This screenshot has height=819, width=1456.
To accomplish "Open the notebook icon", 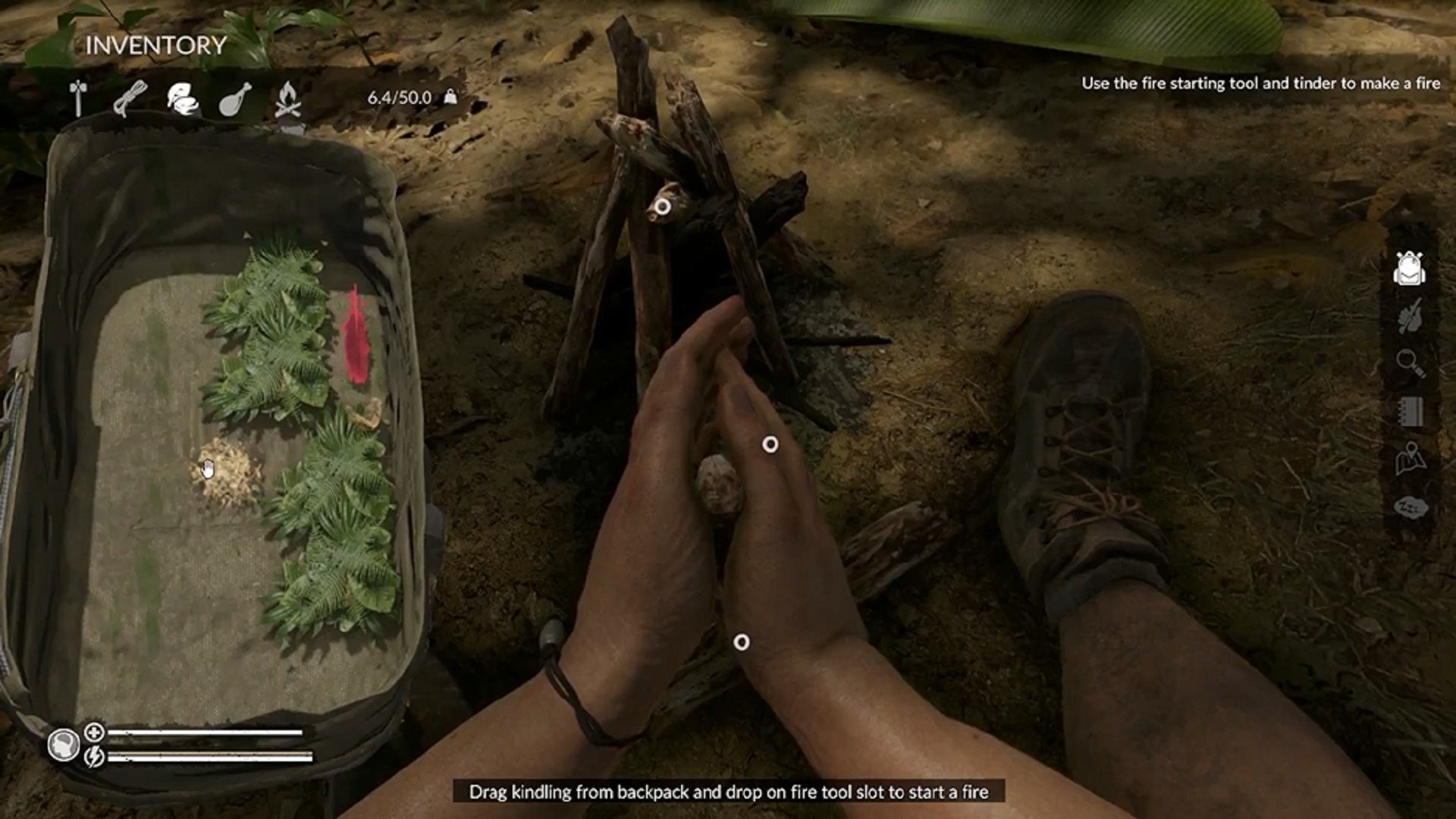I will 1410,412.
